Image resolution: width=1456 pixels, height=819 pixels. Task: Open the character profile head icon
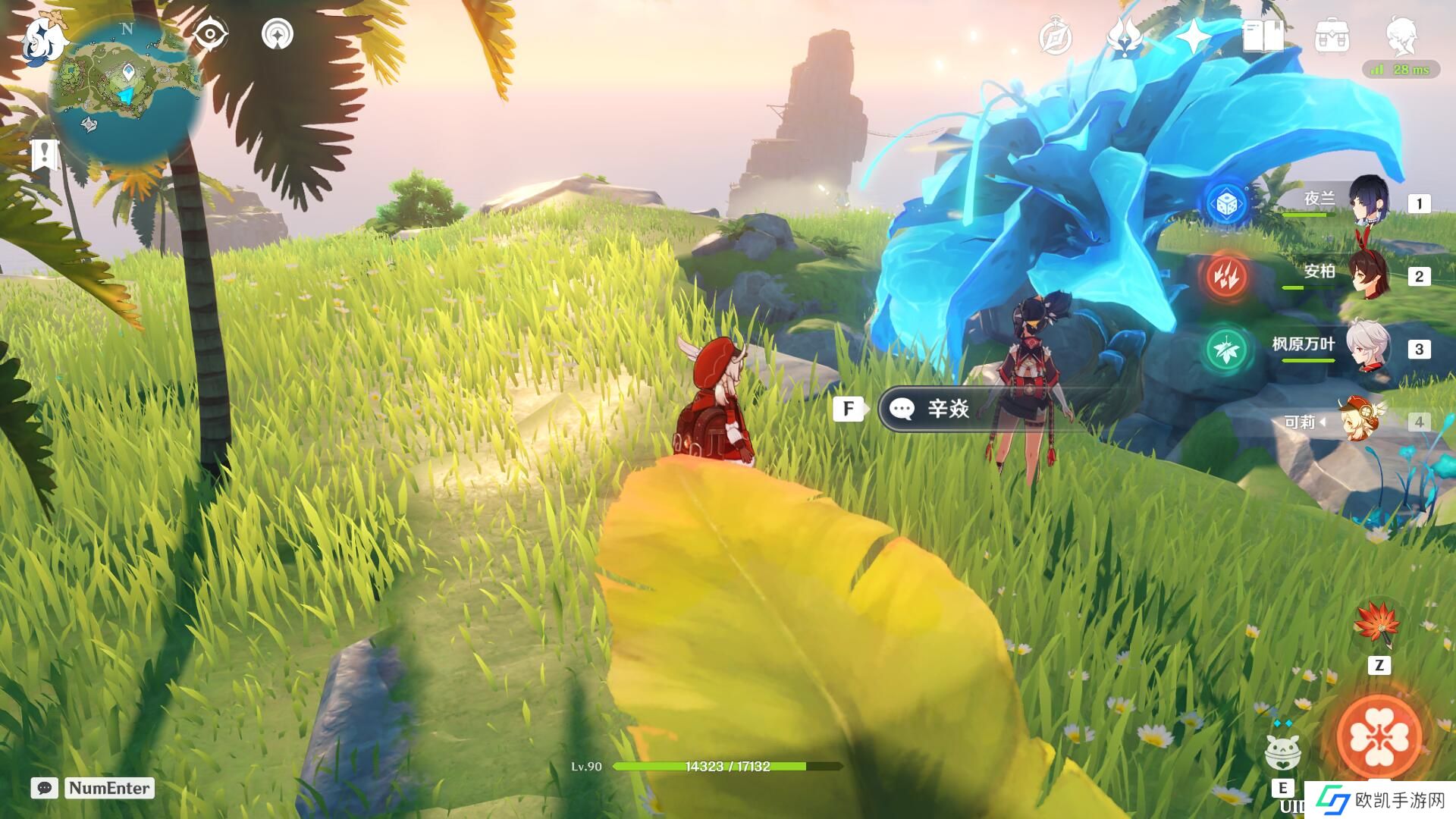(x=1401, y=35)
